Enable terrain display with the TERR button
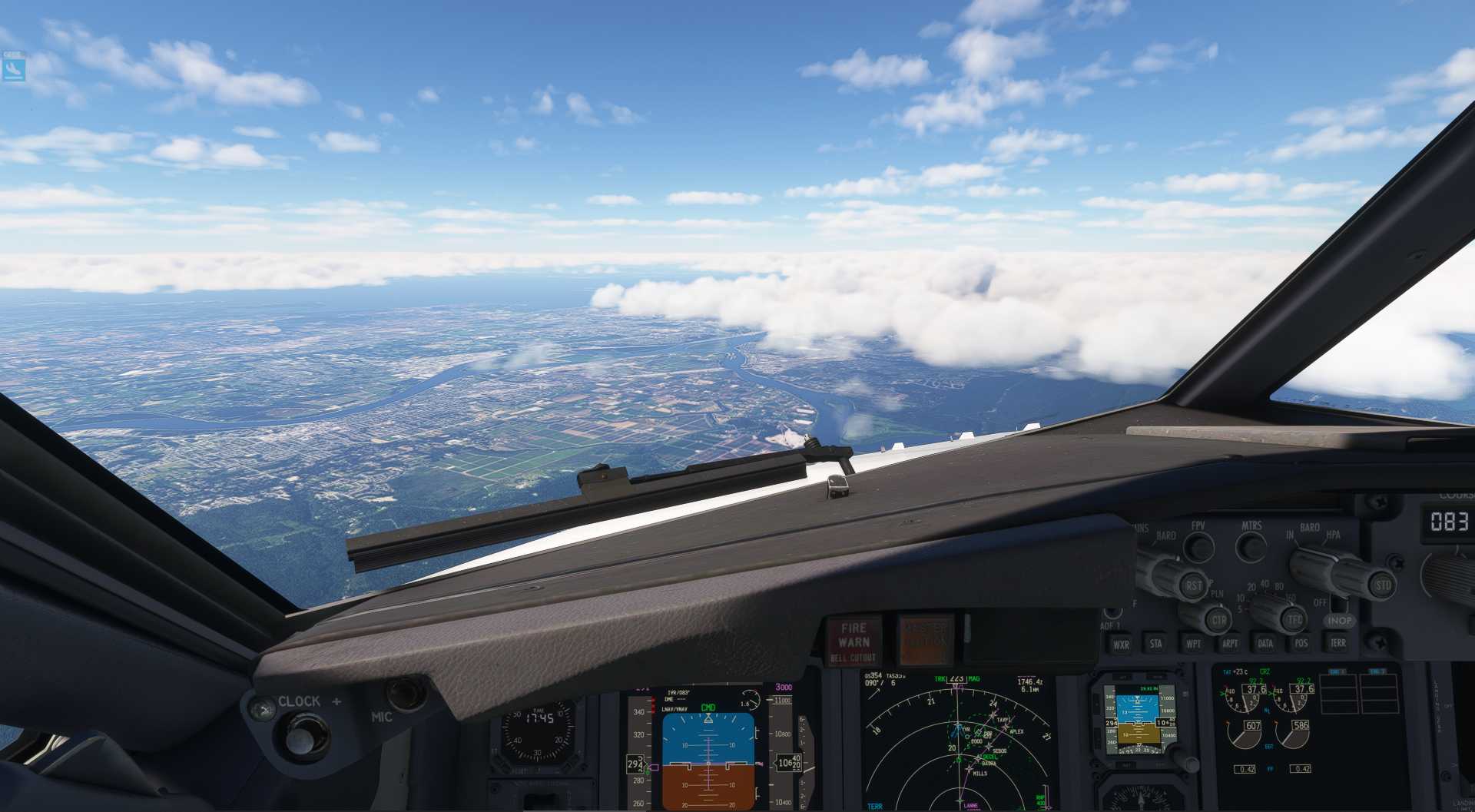This screenshot has width=1475, height=812. point(1338,645)
